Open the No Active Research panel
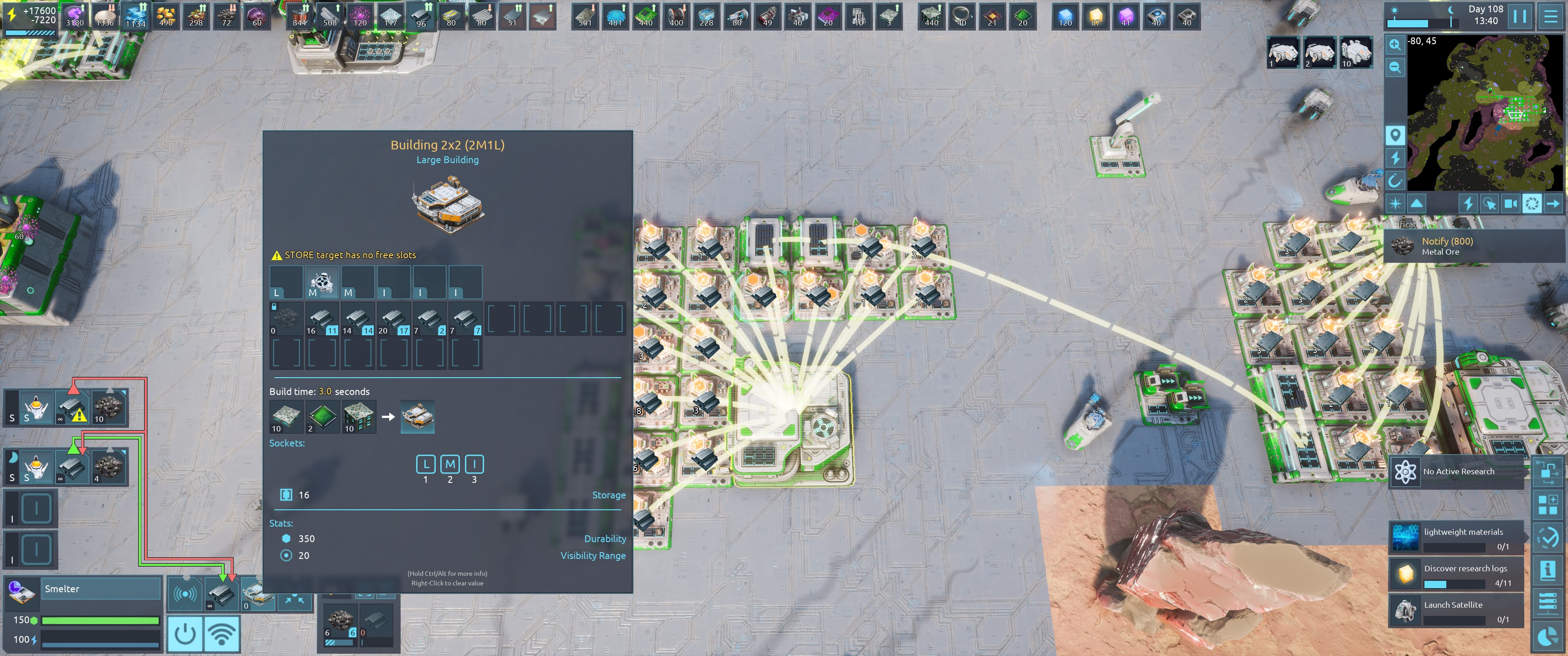Image resolution: width=1568 pixels, height=656 pixels. (1457, 471)
